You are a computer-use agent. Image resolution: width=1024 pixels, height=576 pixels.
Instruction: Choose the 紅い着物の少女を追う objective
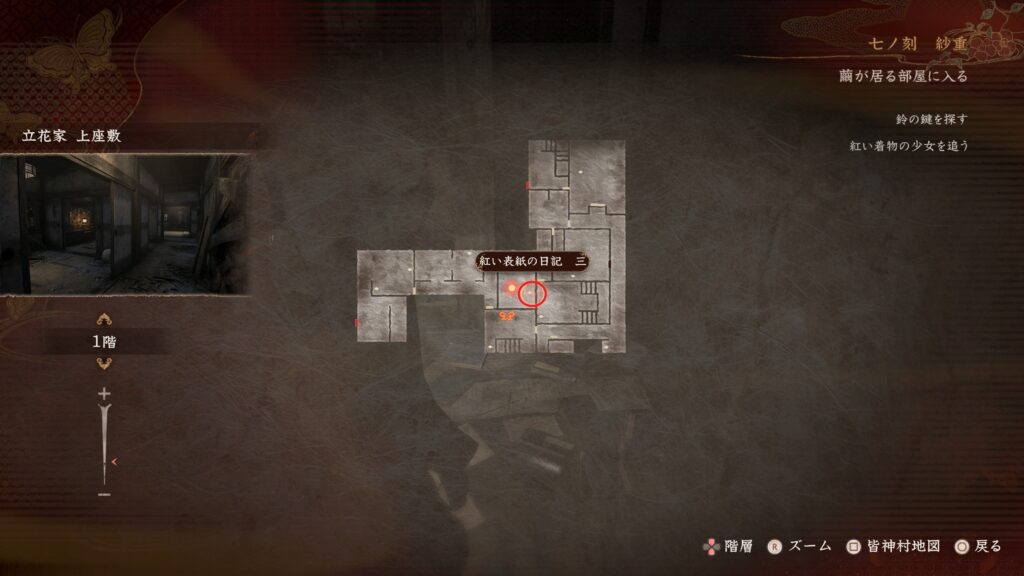tap(908, 145)
